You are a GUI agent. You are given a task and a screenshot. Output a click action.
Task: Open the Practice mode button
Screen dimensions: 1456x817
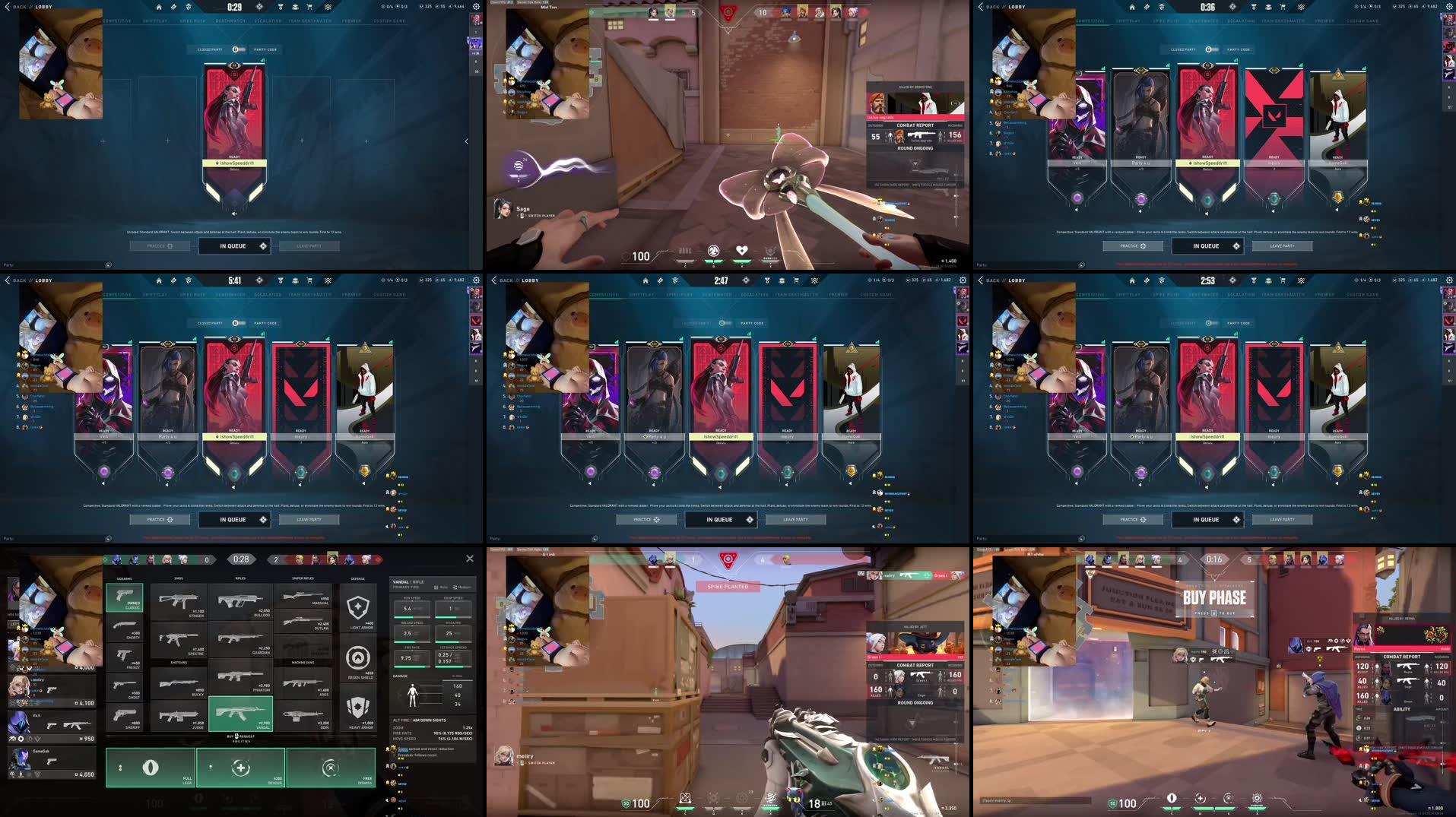click(x=161, y=245)
